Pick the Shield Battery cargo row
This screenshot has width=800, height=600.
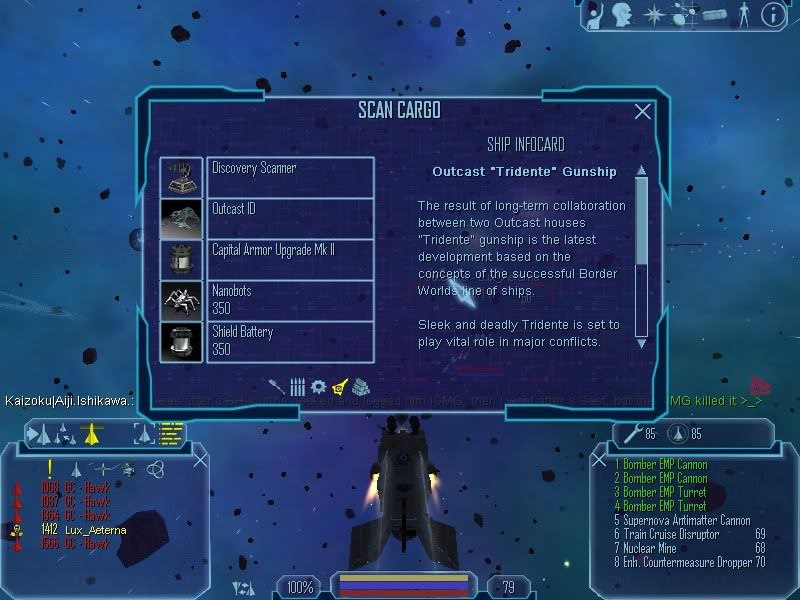coord(290,341)
